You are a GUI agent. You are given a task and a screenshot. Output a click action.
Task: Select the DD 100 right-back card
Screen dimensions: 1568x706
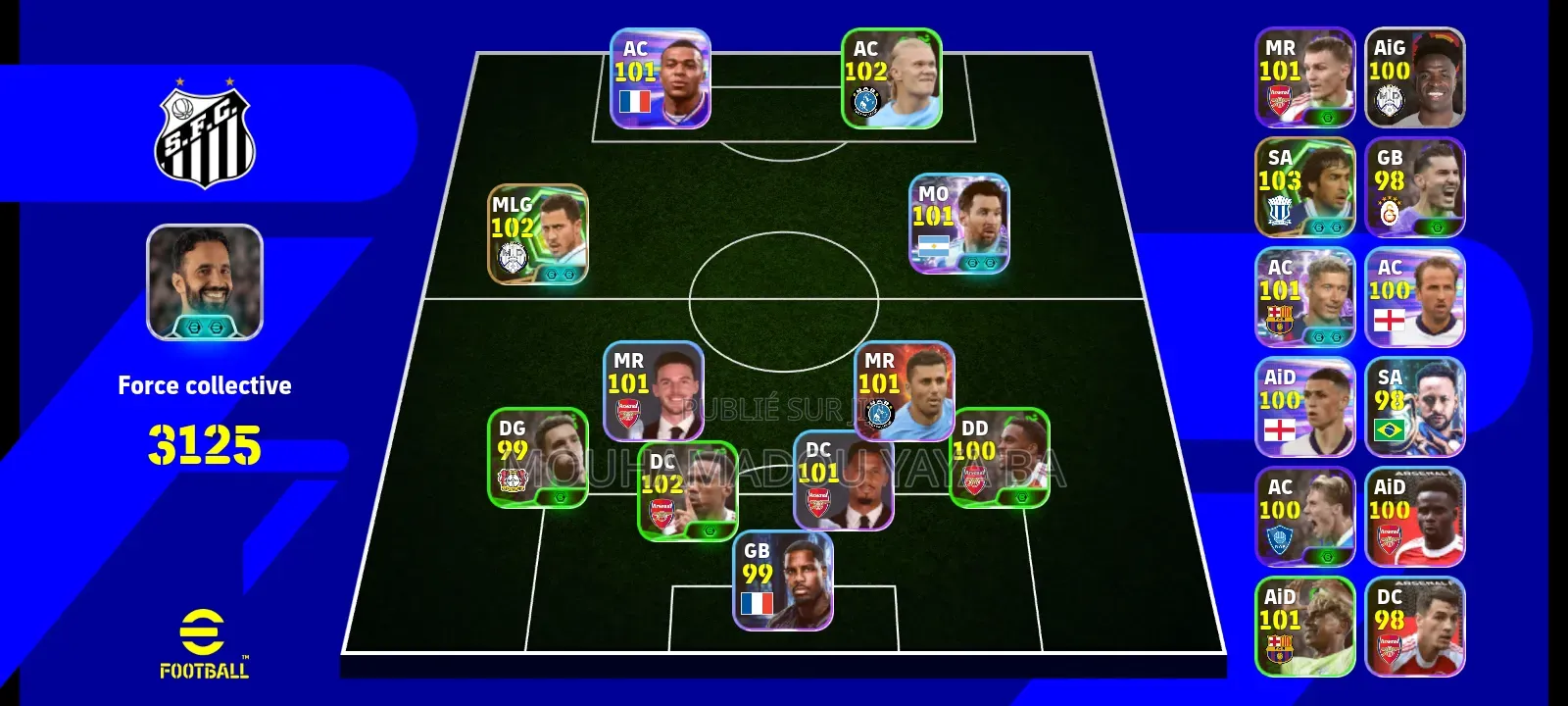tap(999, 458)
